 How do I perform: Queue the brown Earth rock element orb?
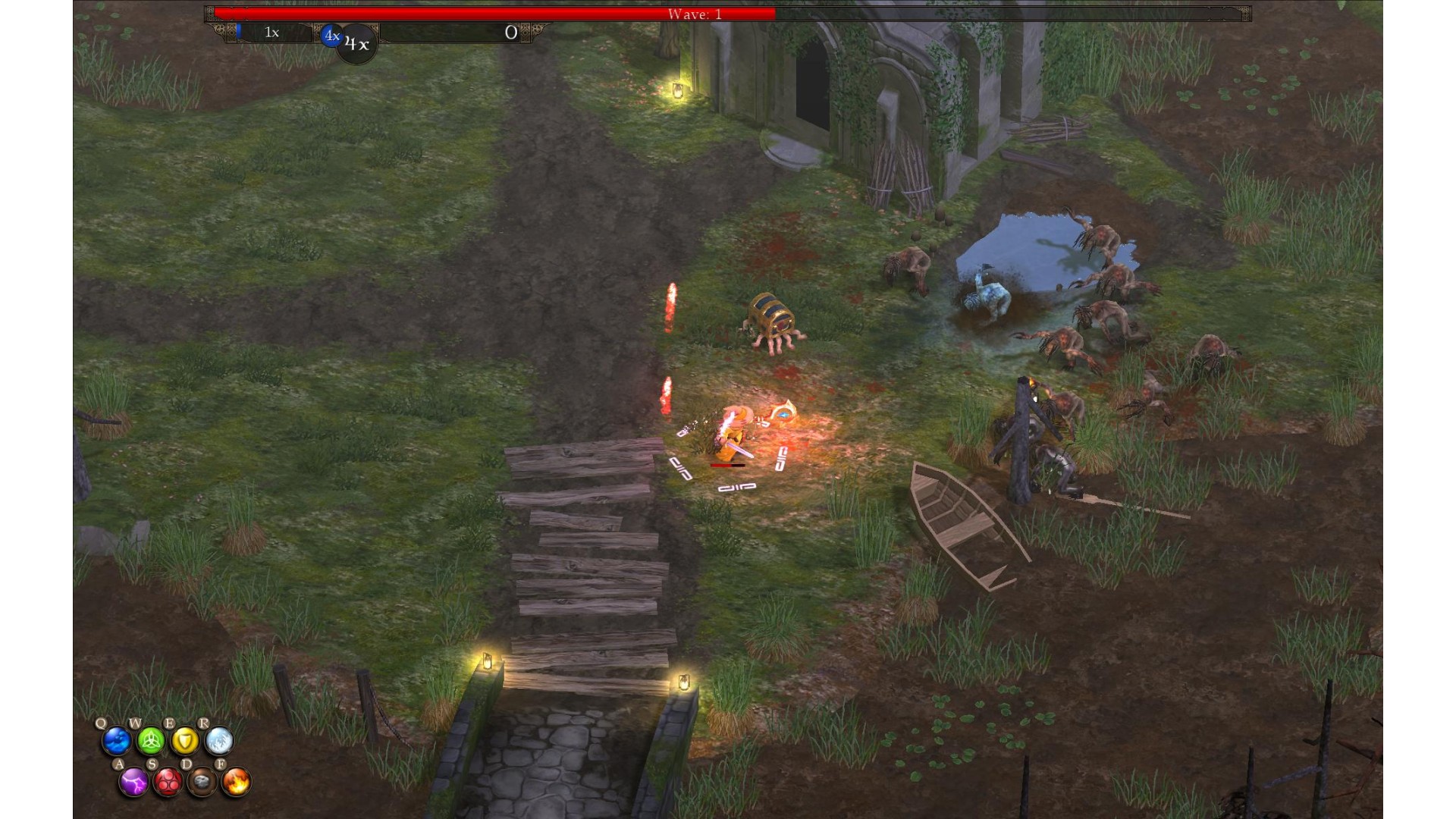coord(202,782)
